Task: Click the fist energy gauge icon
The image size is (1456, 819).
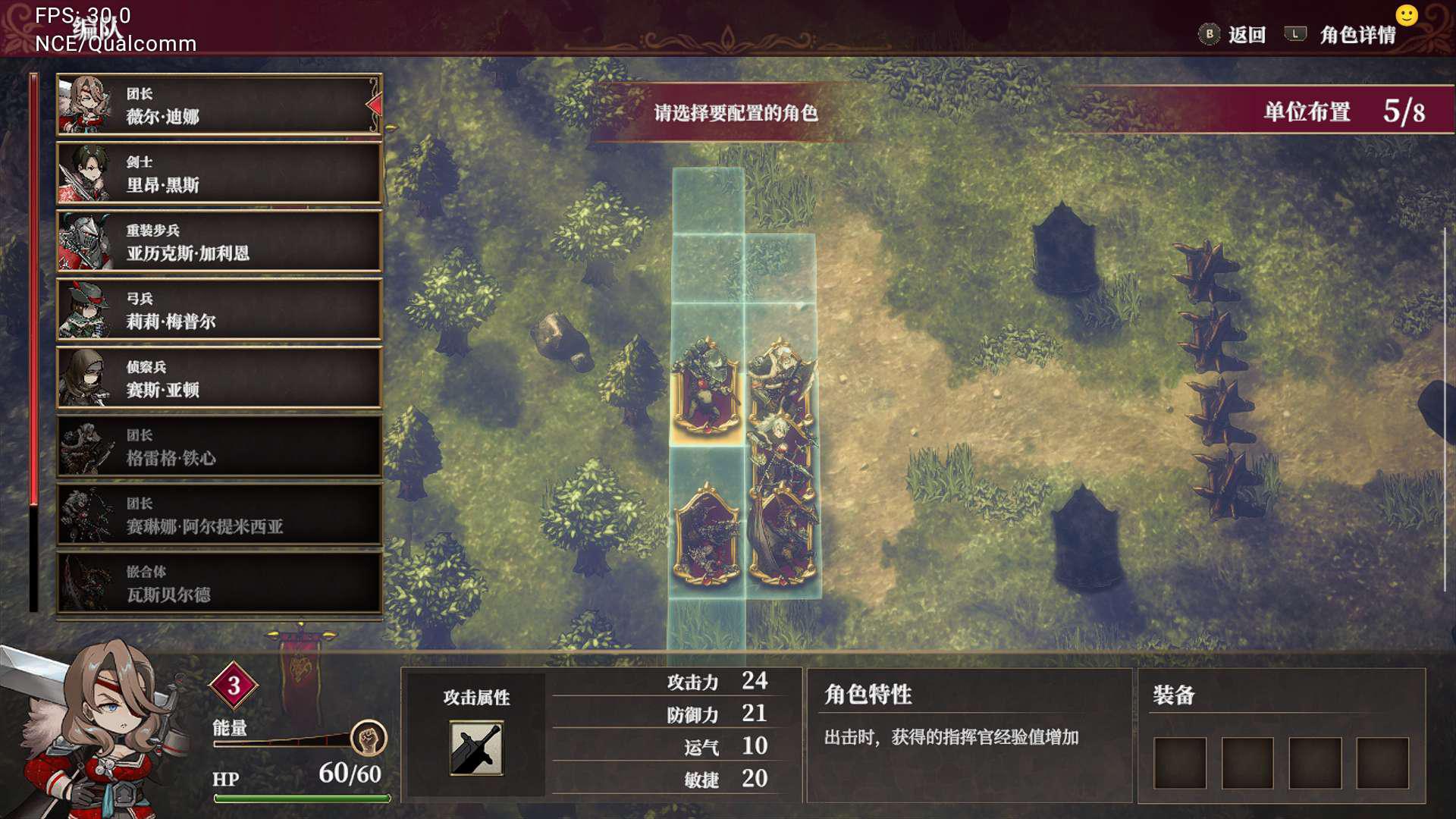Action: point(369,738)
